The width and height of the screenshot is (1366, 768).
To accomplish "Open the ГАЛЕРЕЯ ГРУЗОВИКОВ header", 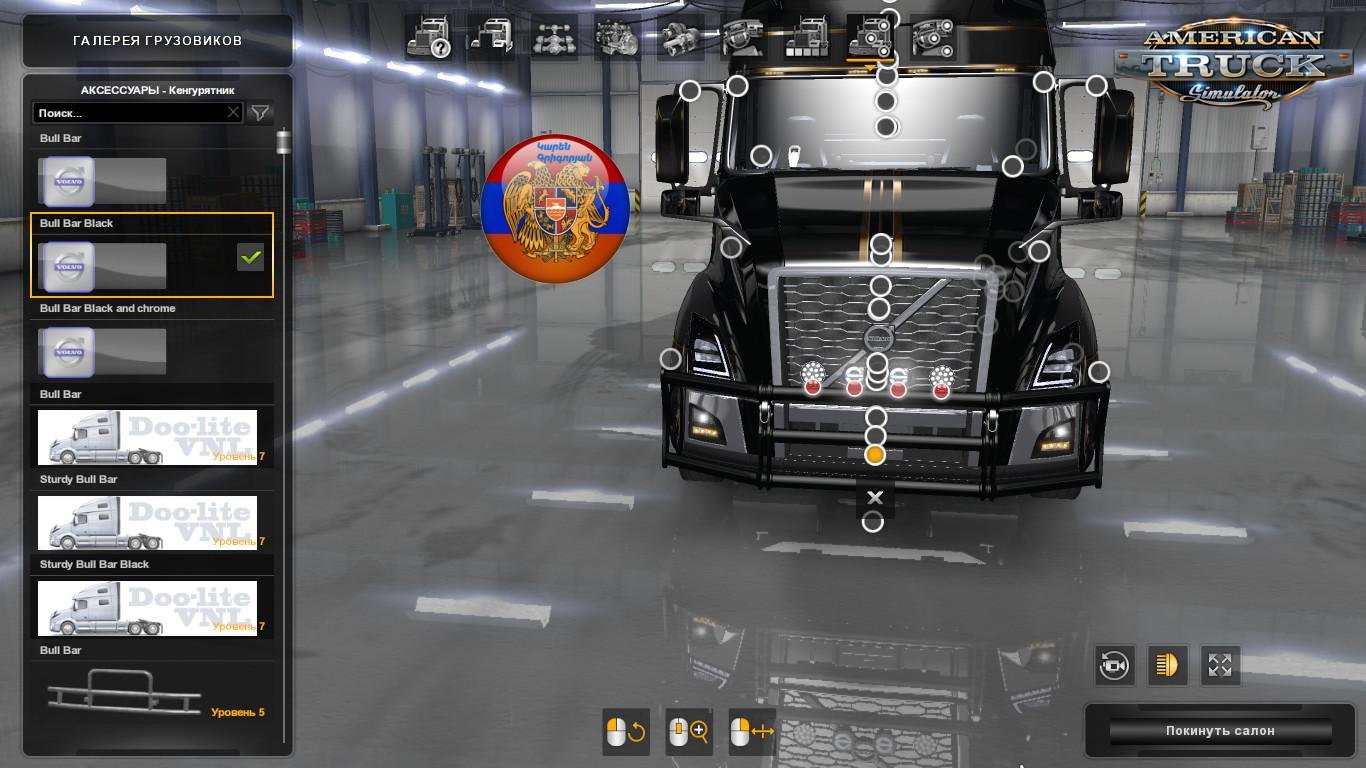I will pyautogui.click(x=156, y=42).
